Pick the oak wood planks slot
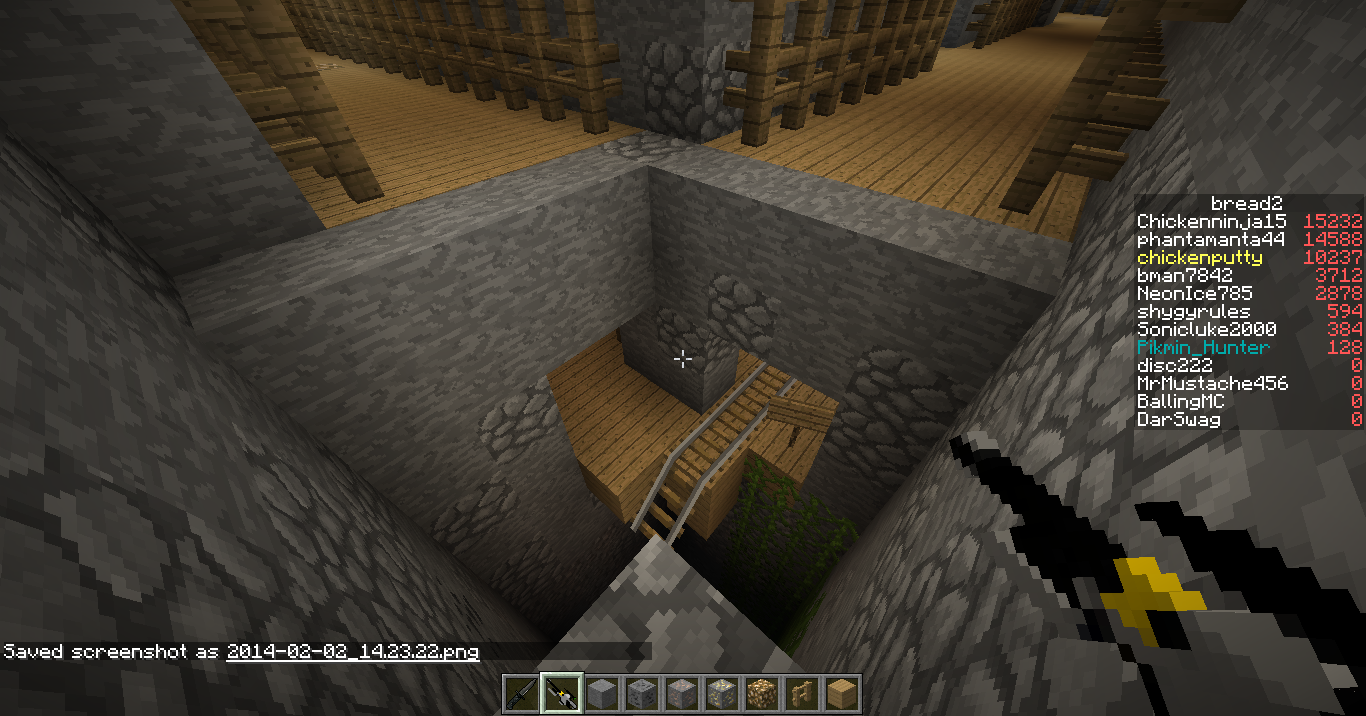The height and width of the screenshot is (716, 1366). 841,693
